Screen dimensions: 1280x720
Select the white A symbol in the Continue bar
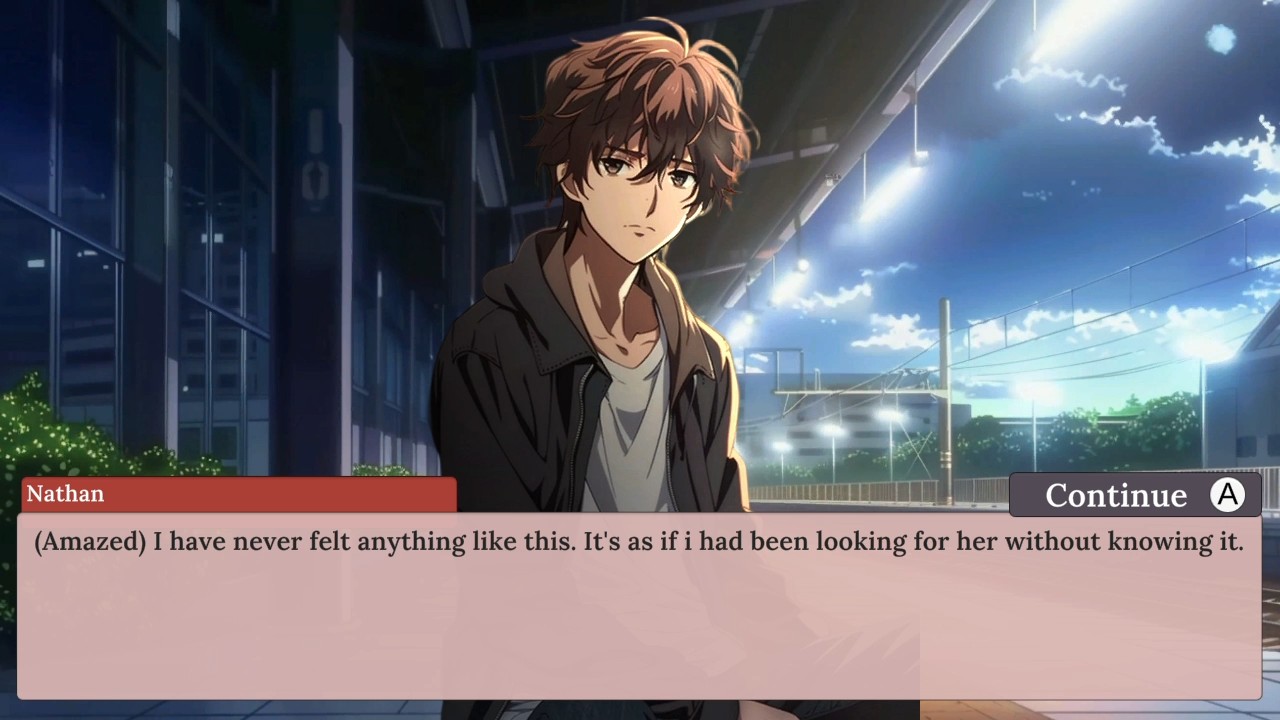pyautogui.click(x=1228, y=495)
